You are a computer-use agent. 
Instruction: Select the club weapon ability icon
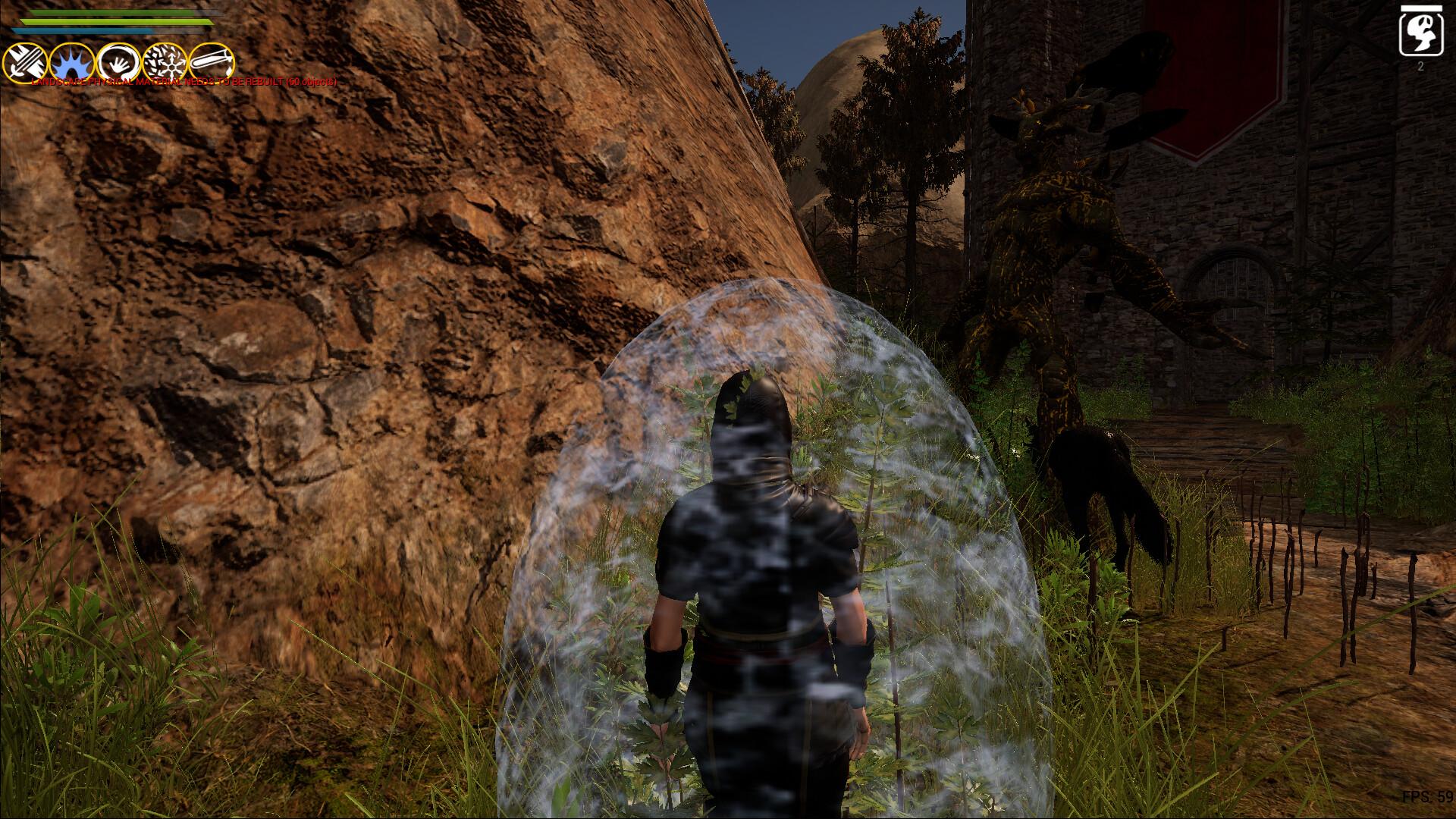[212, 61]
